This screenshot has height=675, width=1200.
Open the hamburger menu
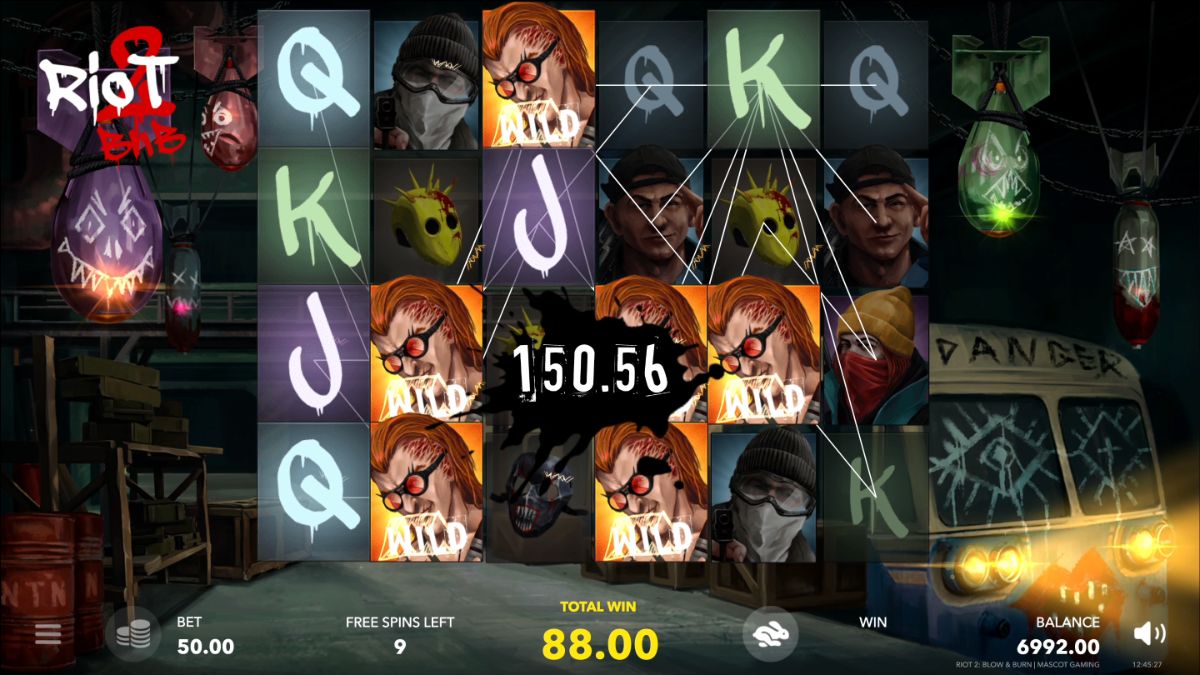[47, 633]
